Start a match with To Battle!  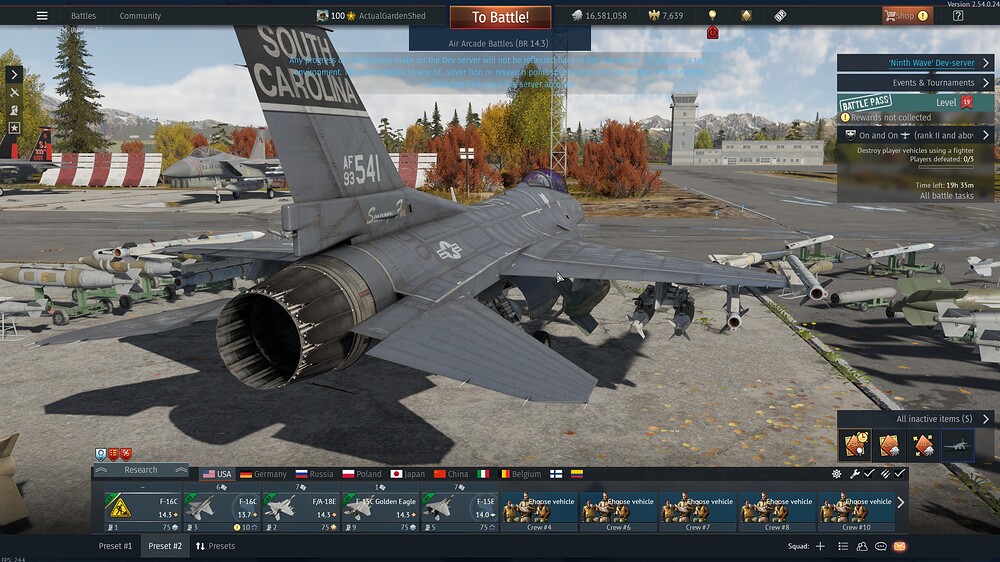(x=500, y=17)
